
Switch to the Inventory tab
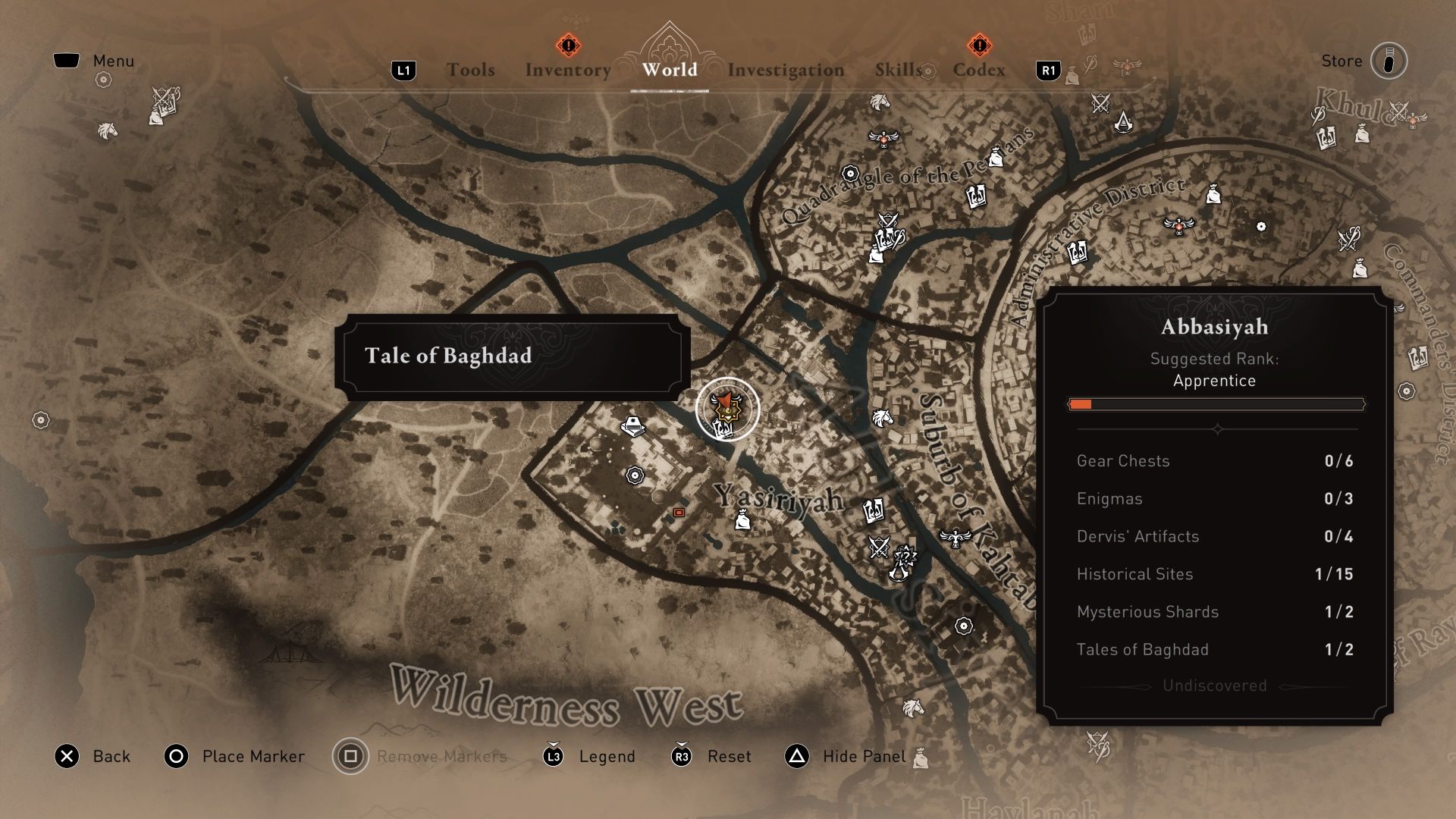coord(567,70)
